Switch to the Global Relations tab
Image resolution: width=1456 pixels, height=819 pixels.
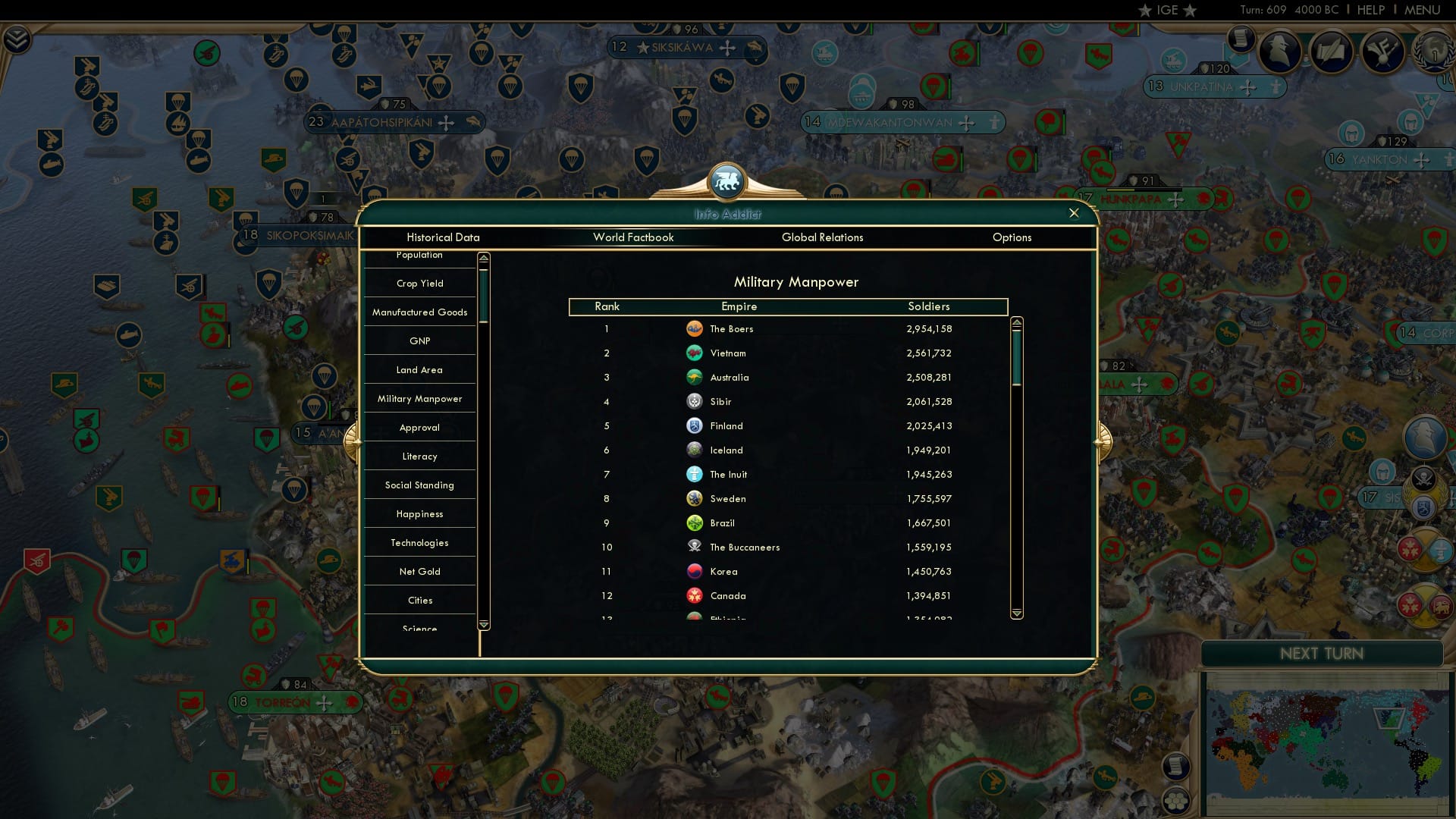[823, 237]
